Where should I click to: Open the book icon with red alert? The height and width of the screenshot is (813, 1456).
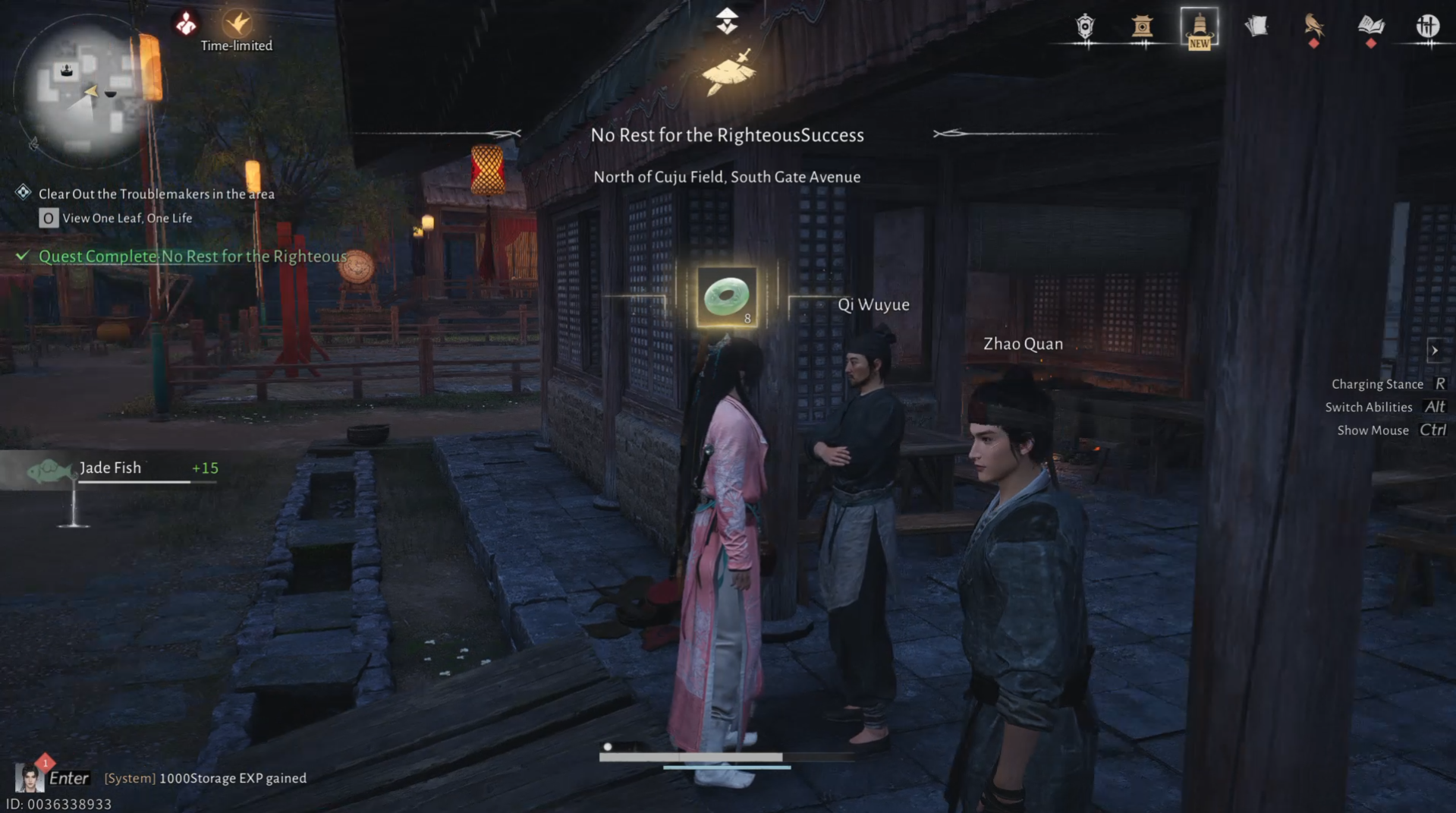[x=1370, y=27]
